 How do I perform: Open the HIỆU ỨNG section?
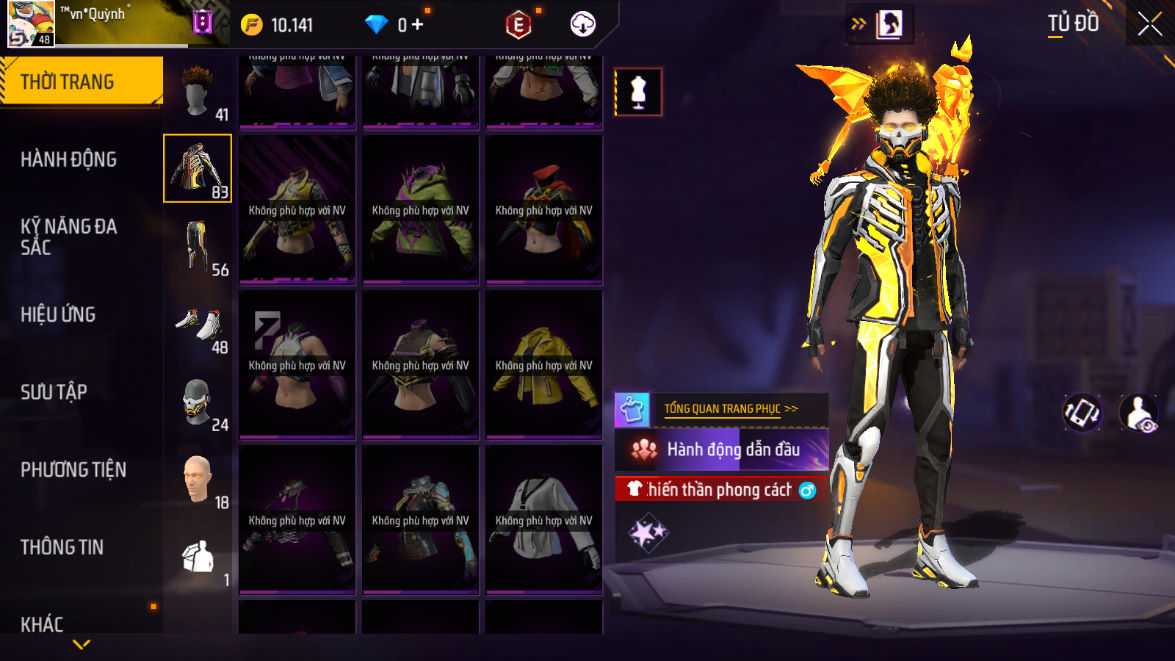58,314
